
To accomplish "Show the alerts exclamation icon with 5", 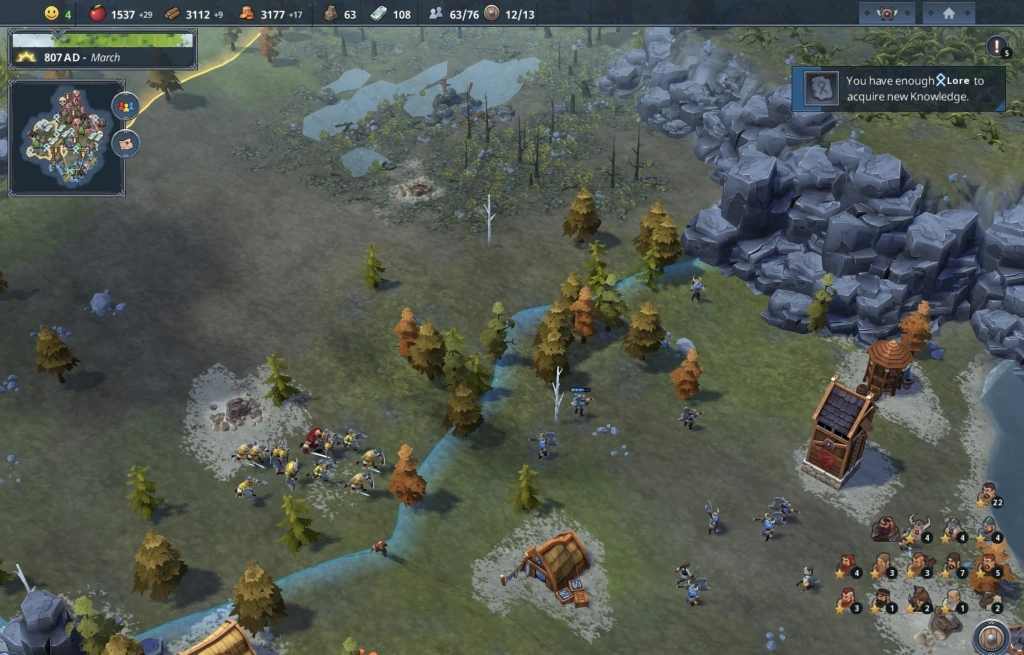I will point(997,46).
